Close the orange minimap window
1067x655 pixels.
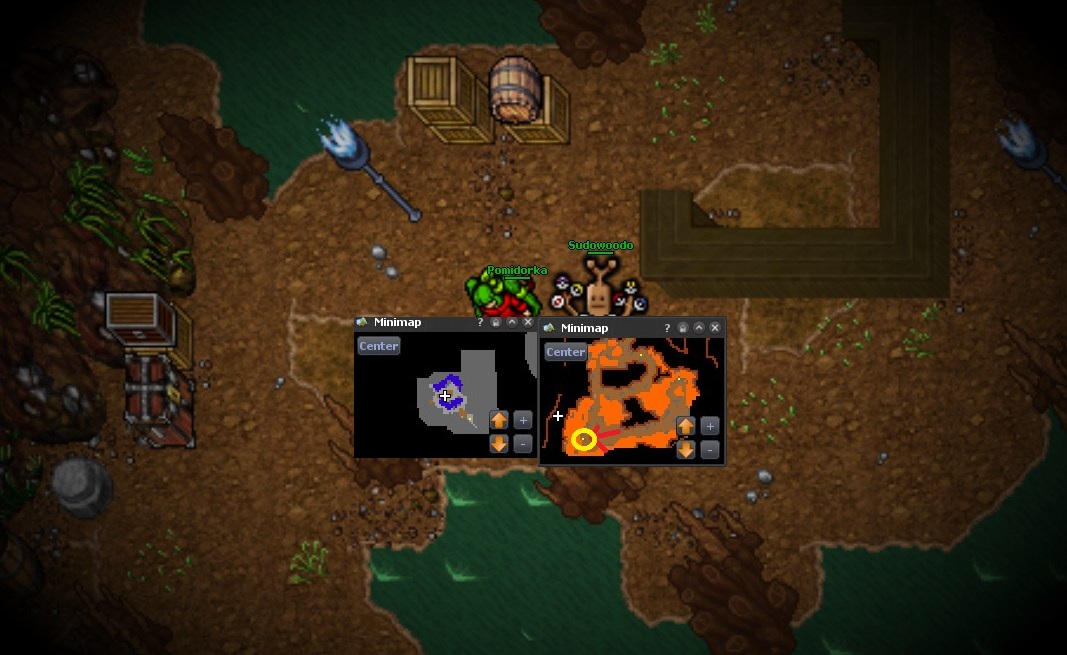[715, 328]
